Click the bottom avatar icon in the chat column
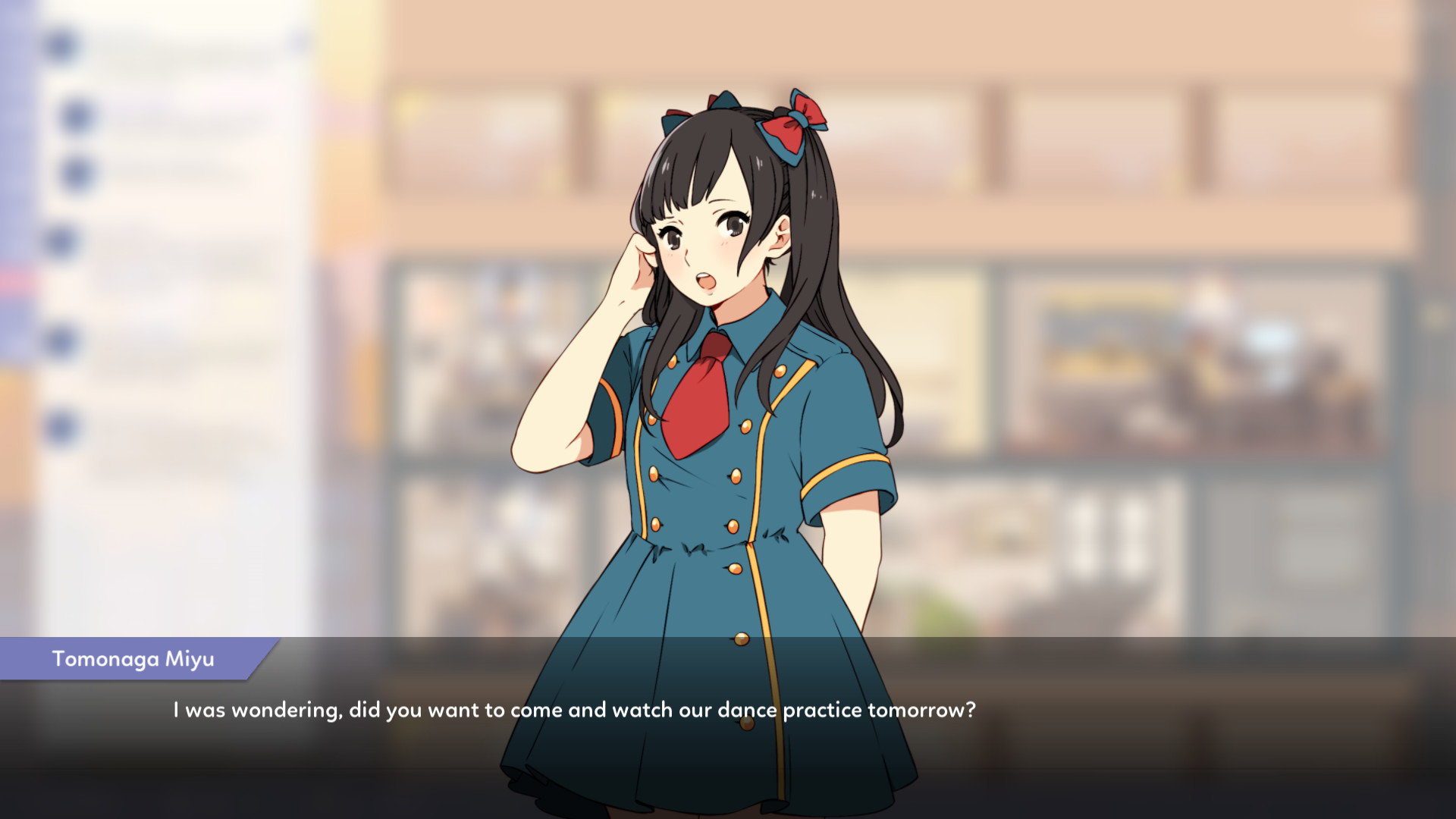This screenshot has height=819, width=1456. click(x=59, y=424)
